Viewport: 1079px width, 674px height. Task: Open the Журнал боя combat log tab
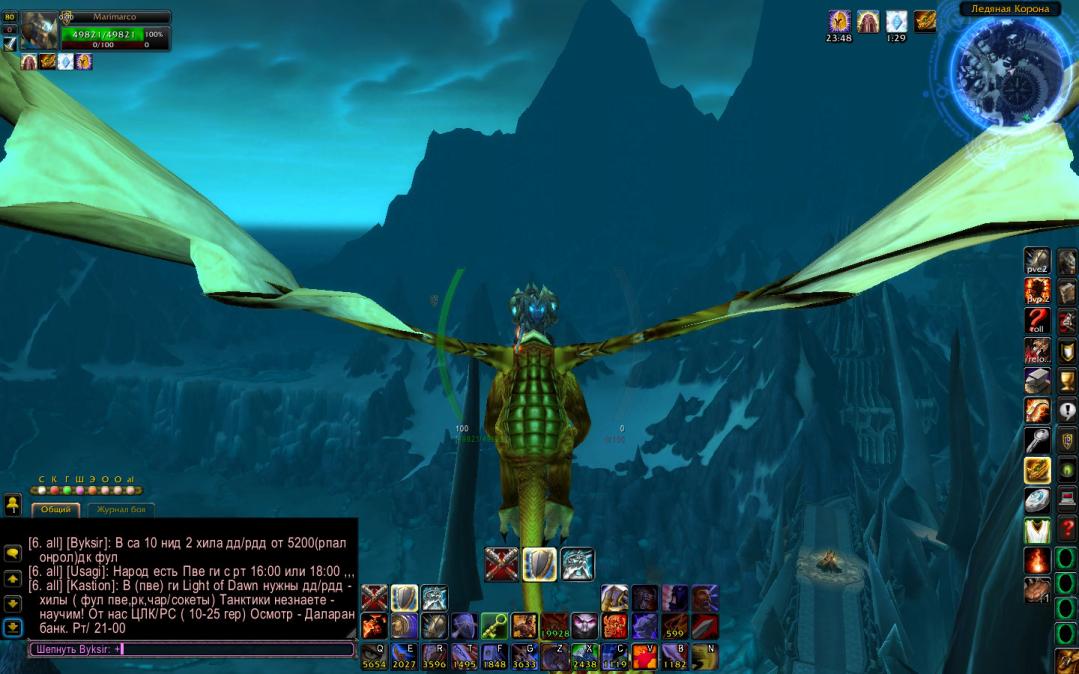(x=121, y=509)
